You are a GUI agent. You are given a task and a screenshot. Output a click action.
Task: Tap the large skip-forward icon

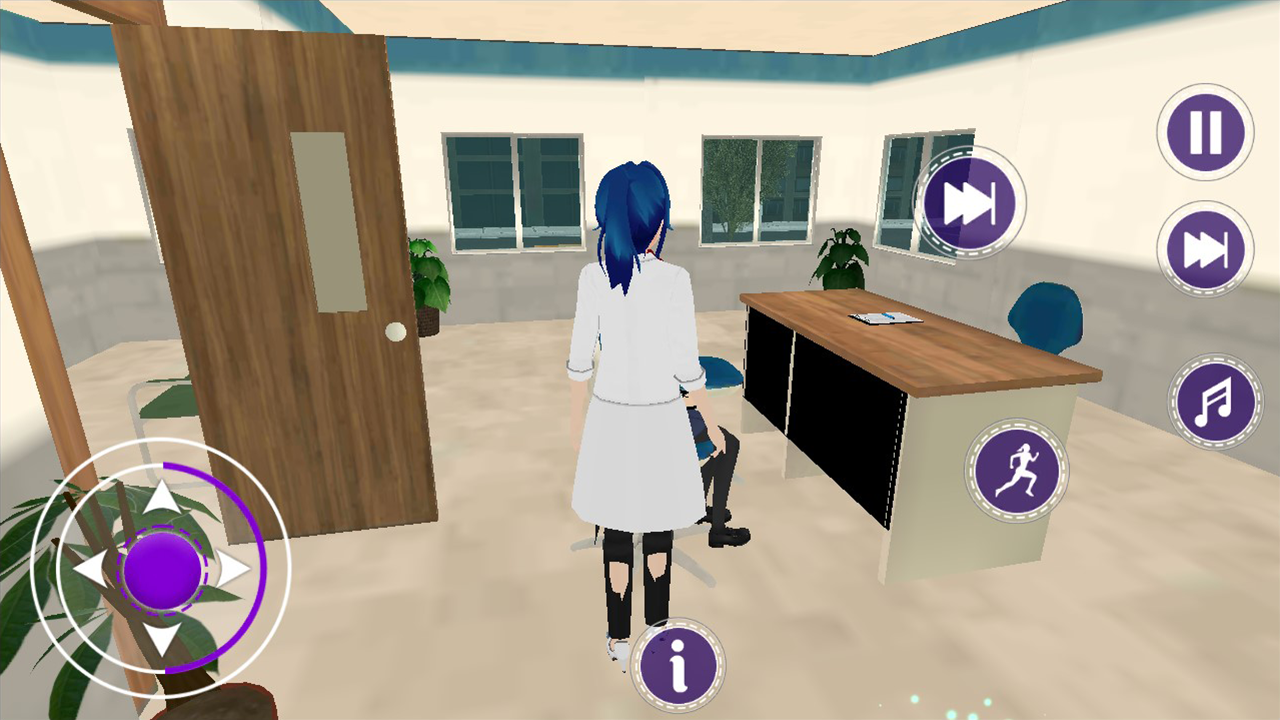pyautogui.click(x=968, y=203)
